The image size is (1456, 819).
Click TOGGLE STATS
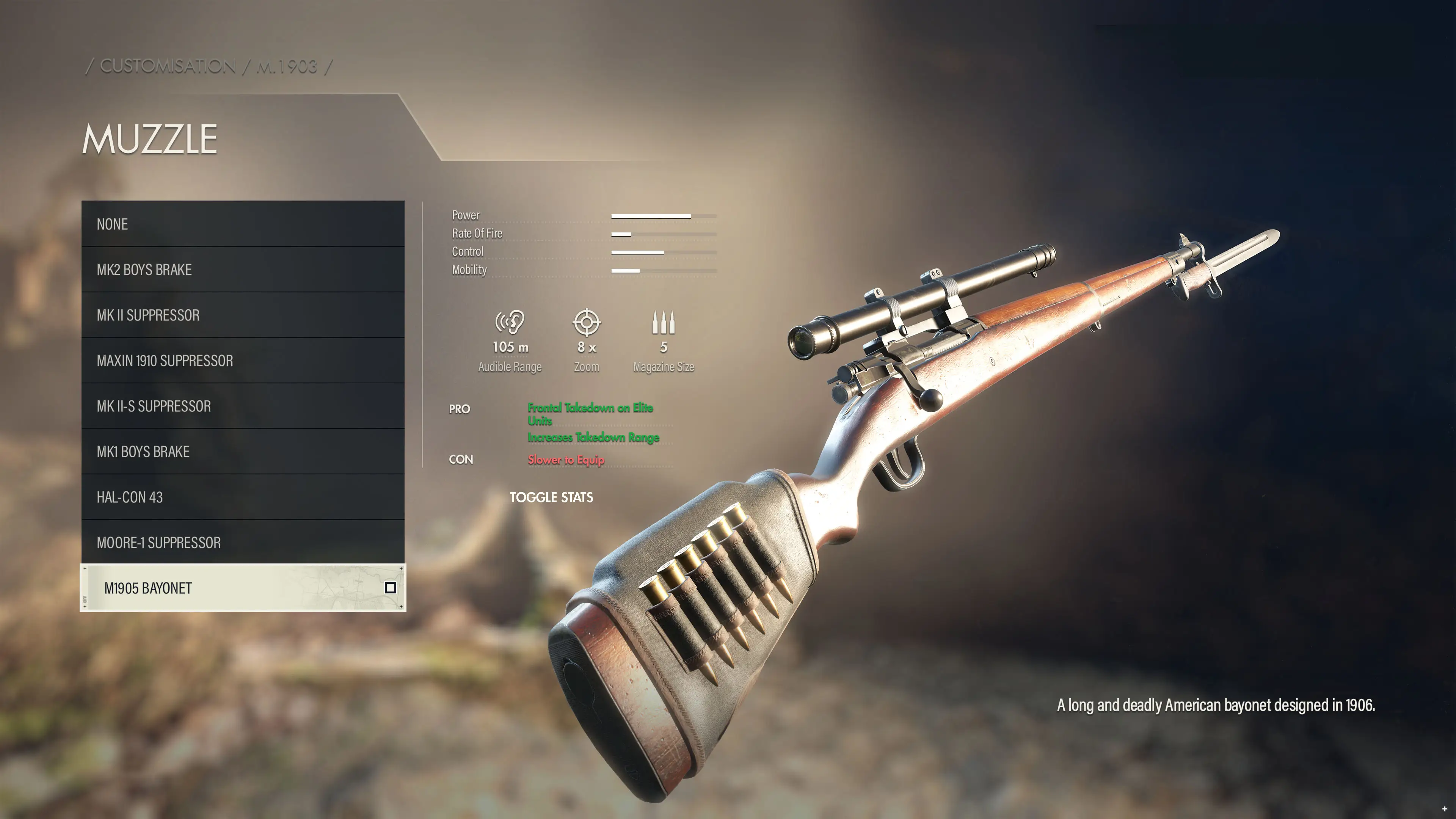552,497
